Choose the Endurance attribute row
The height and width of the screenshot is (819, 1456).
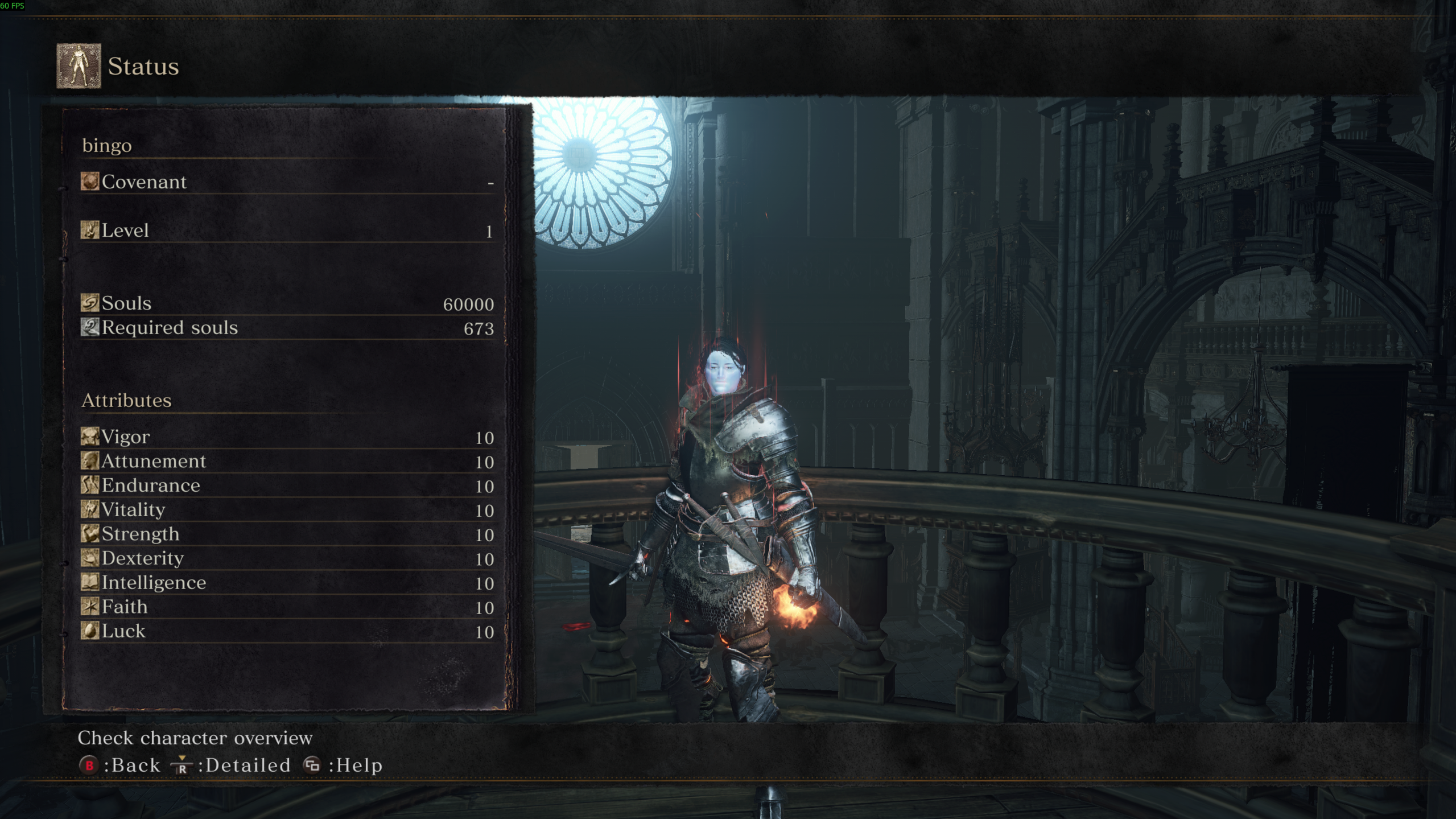click(x=287, y=485)
